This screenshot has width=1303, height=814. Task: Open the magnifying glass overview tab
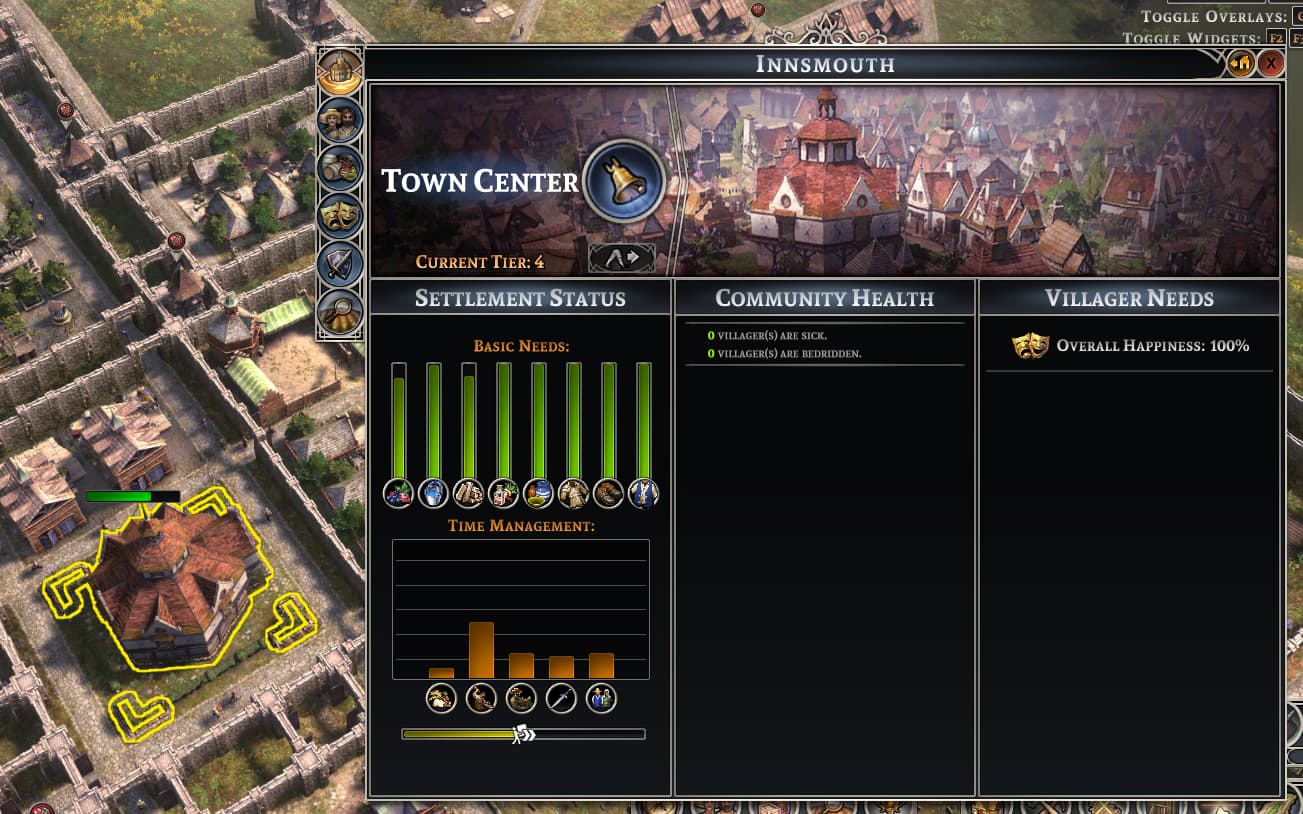pos(340,312)
